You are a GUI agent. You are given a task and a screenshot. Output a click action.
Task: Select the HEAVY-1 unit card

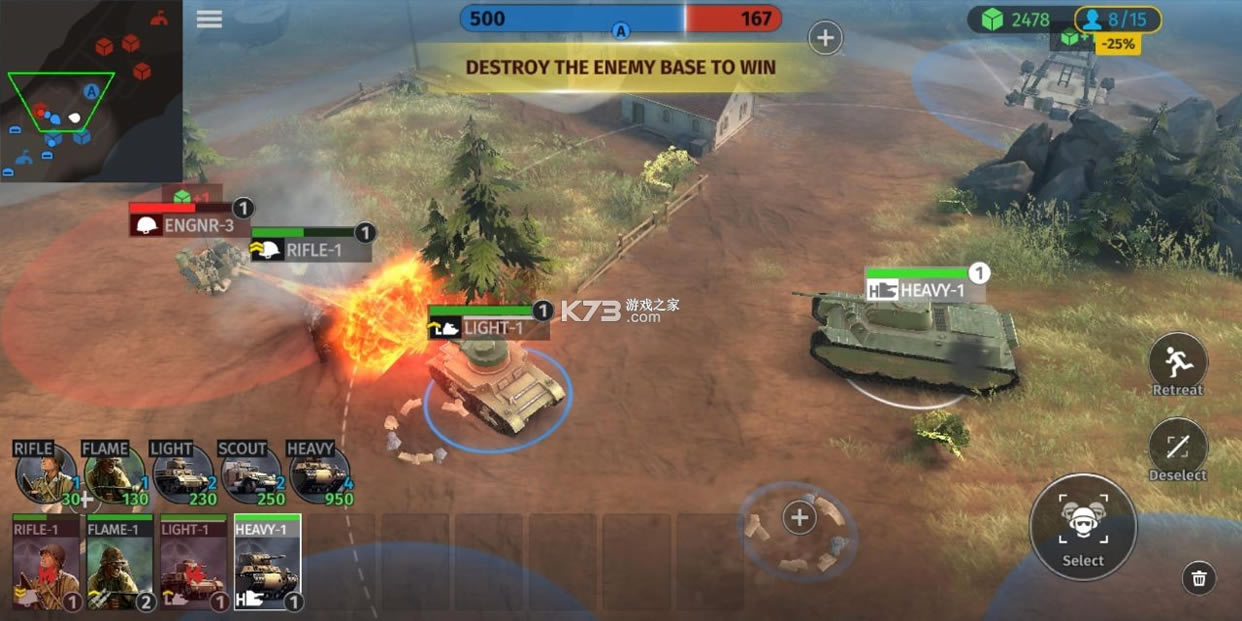[267, 562]
